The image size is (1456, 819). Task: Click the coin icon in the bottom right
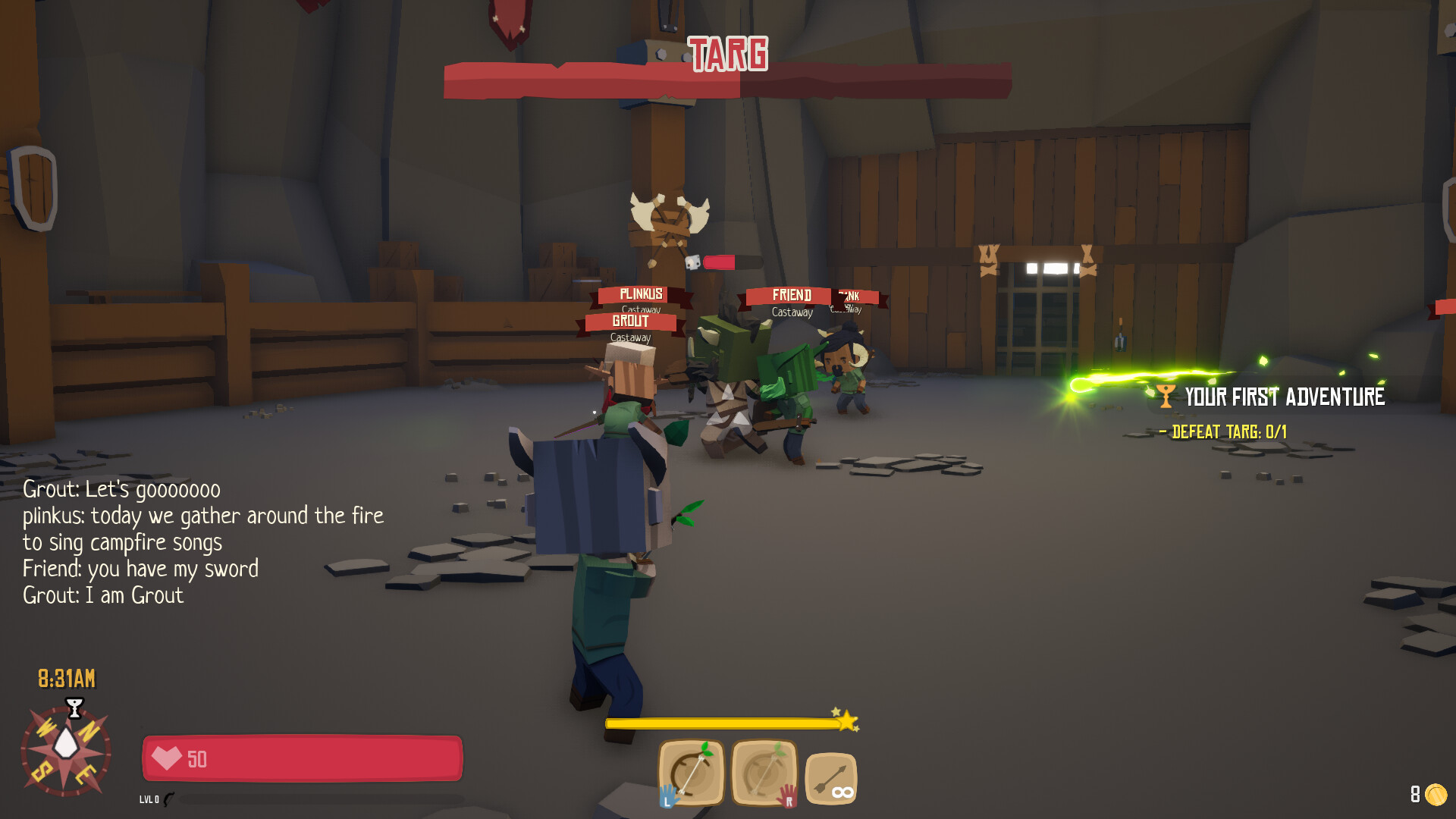(1437, 793)
